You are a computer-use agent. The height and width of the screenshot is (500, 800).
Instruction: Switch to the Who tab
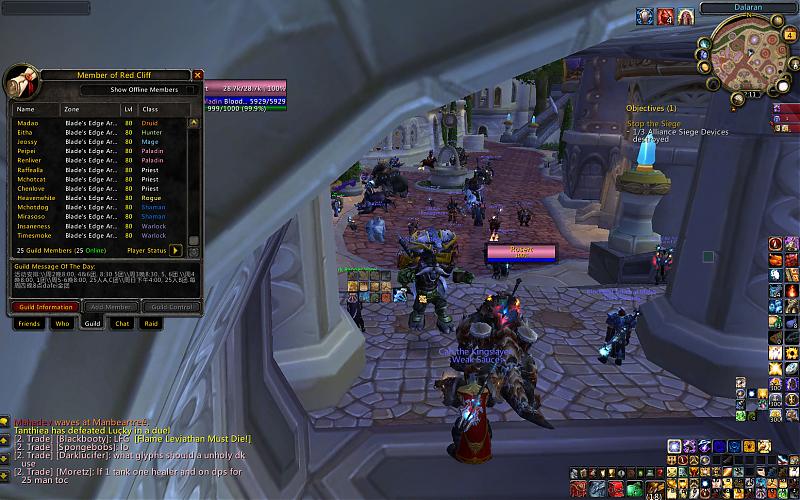click(62, 324)
